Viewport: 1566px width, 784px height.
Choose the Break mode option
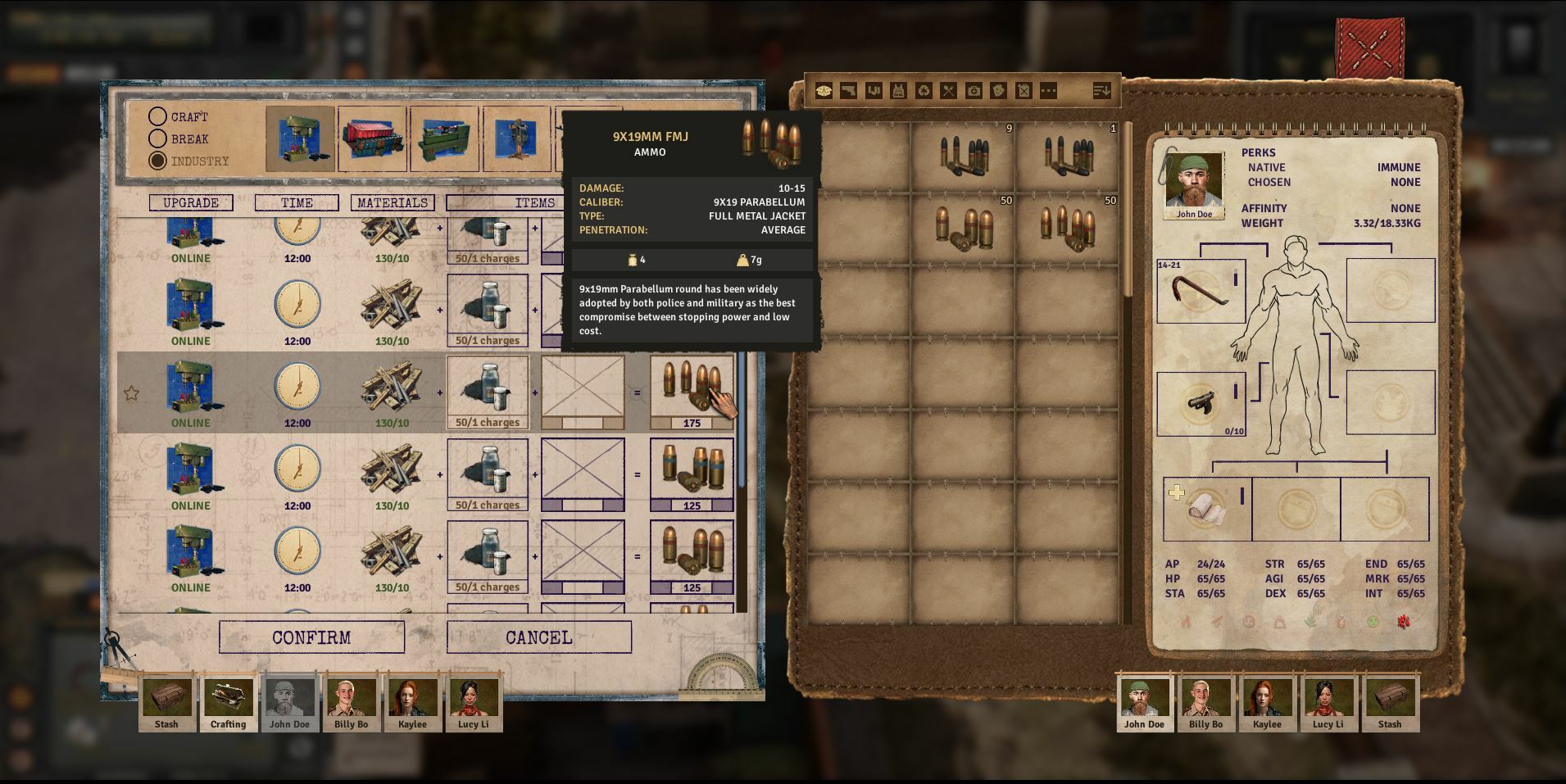click(x=157, y=139)
